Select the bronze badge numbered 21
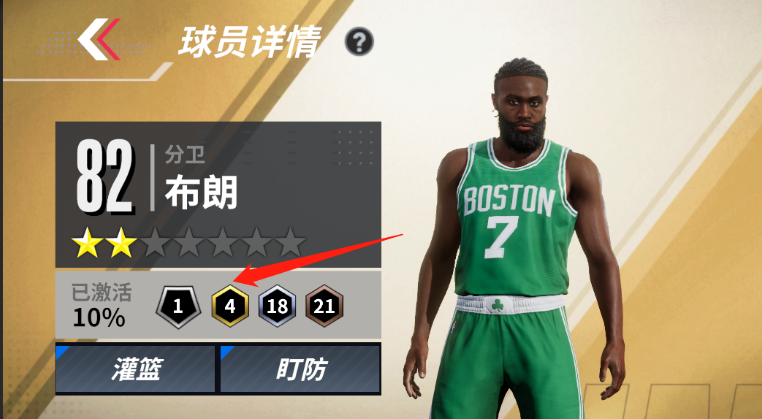 [325, 306]
